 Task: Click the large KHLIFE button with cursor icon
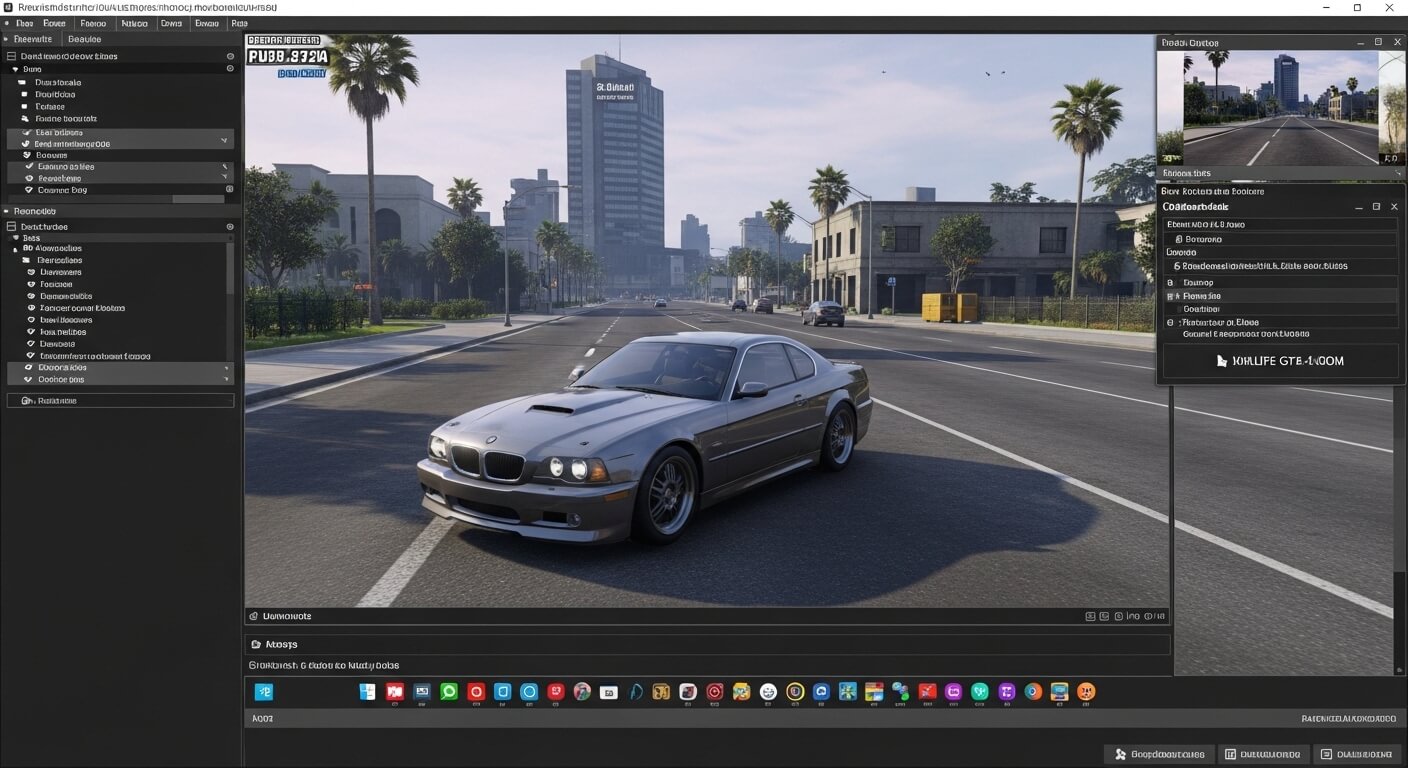pyautogui.click(x=1280, y=361)
